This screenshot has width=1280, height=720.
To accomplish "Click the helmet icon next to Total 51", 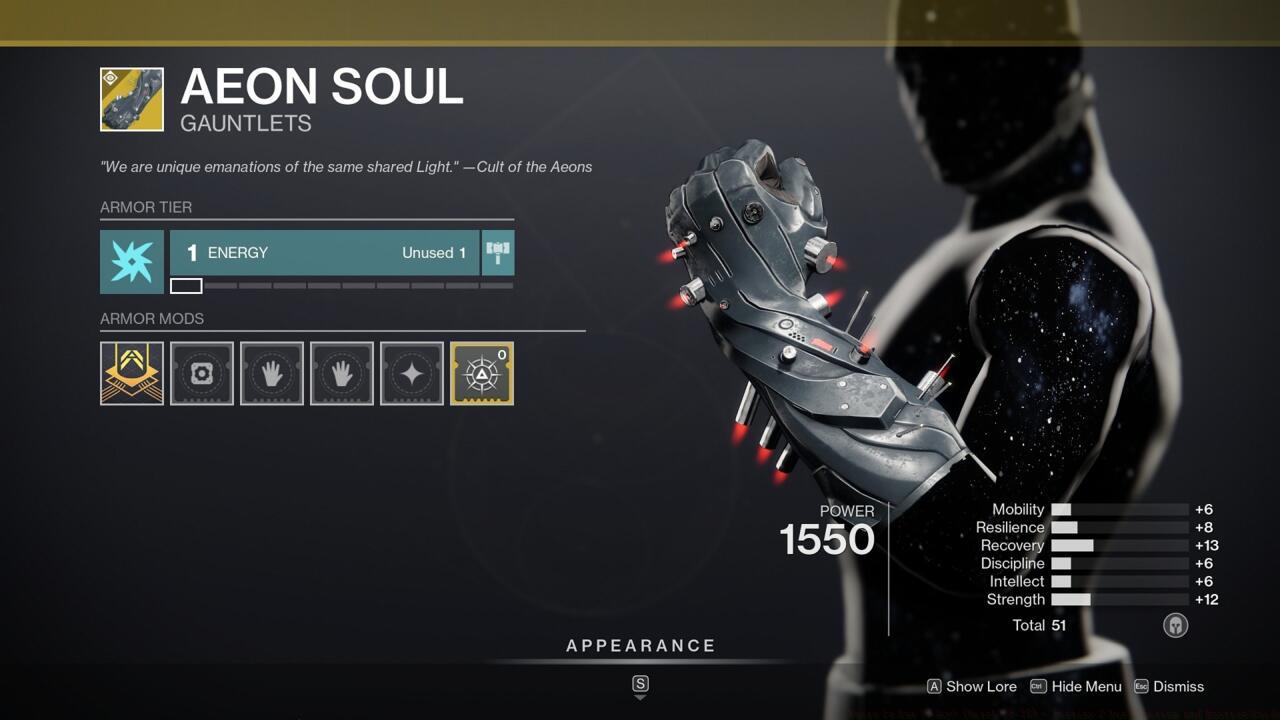I will click(1176, 624).
